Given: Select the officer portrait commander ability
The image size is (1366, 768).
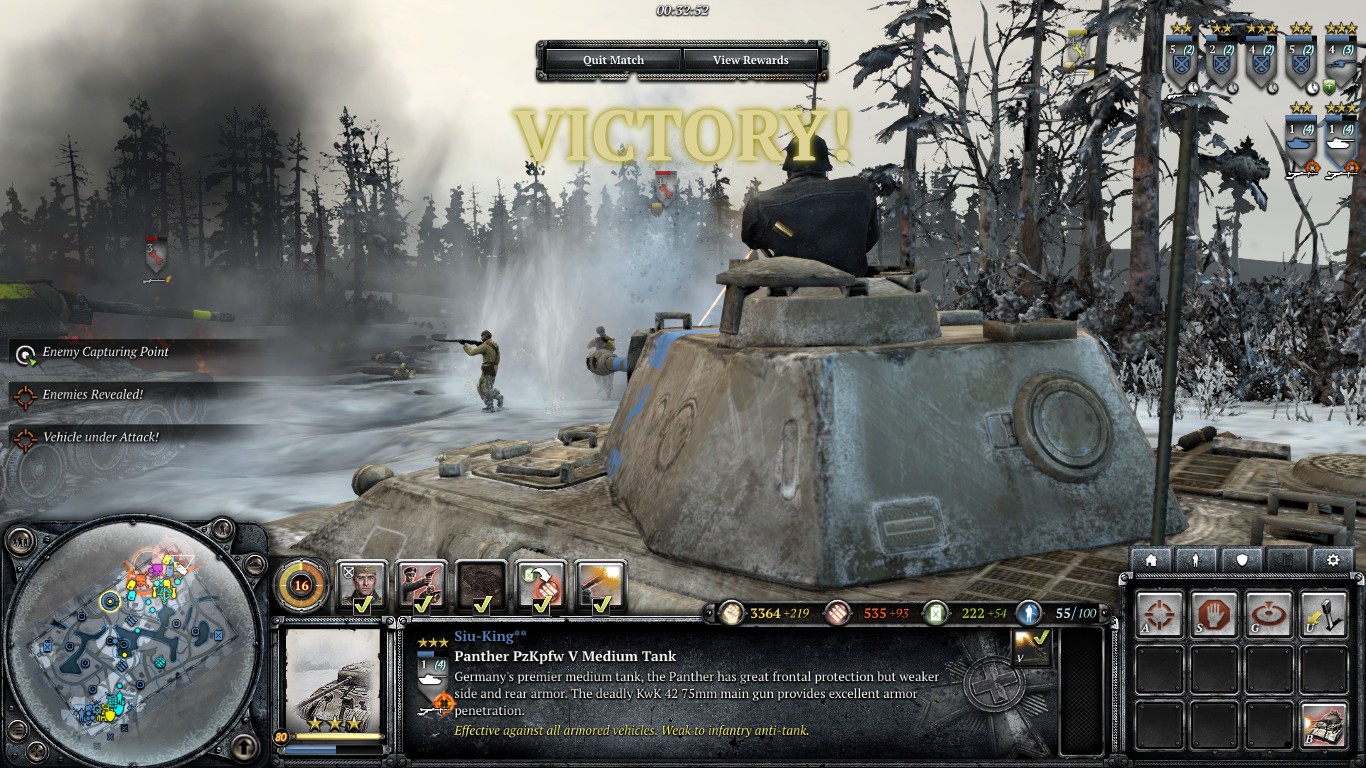Looking at the screenshot, I should (x=361, y=586).
